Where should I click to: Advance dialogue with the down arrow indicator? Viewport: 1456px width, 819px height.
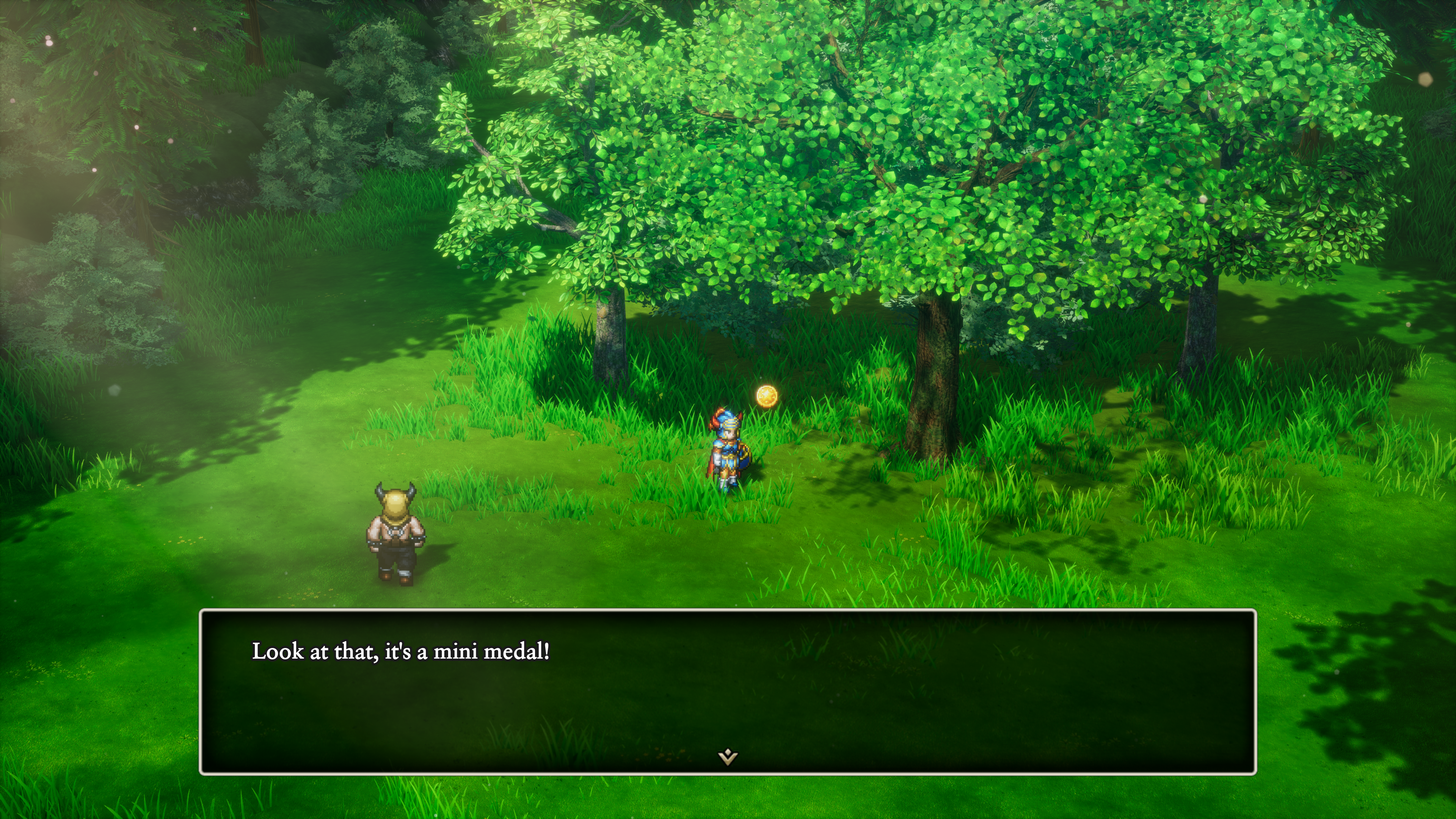click(728, 756)
